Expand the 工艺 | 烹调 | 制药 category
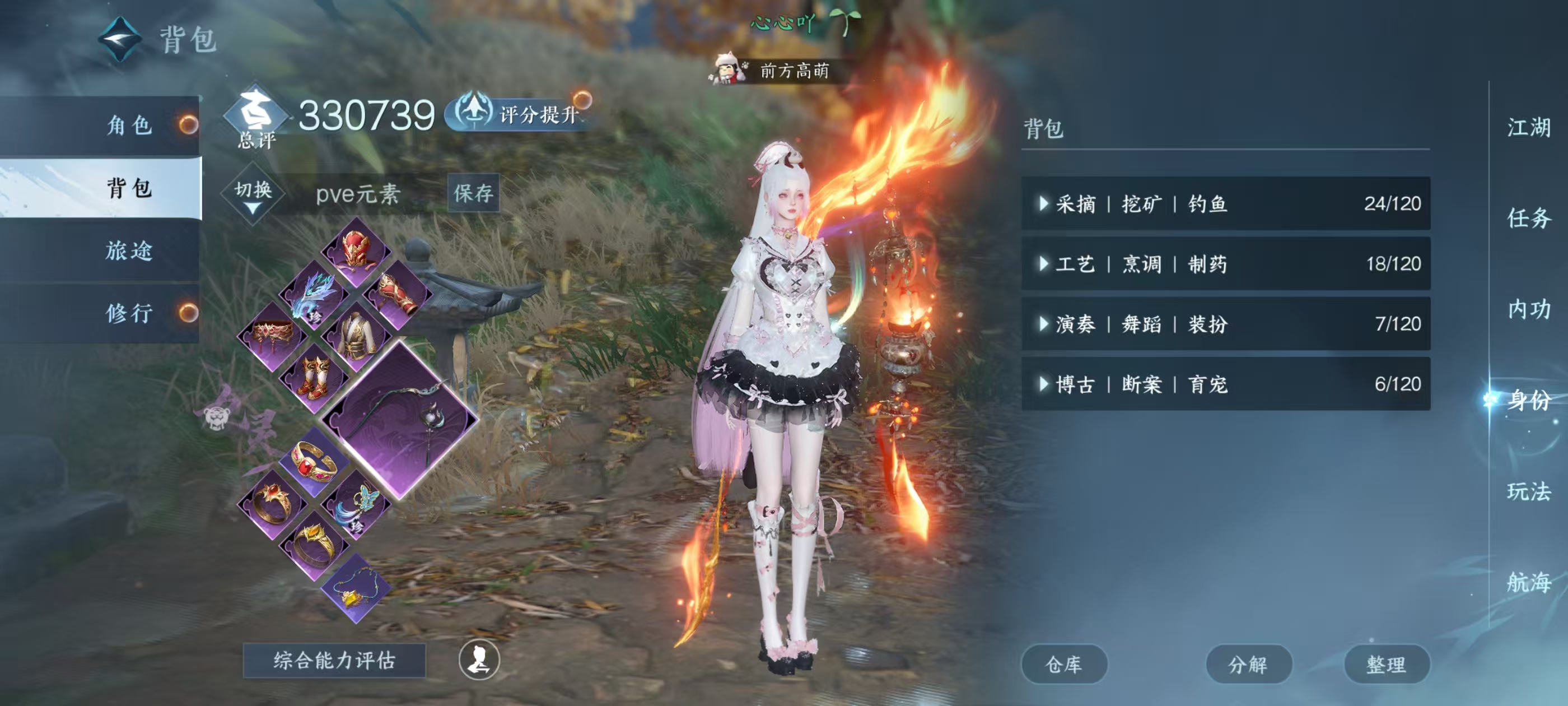This screenshot has height=706, width=1568. click(1225, 264)
